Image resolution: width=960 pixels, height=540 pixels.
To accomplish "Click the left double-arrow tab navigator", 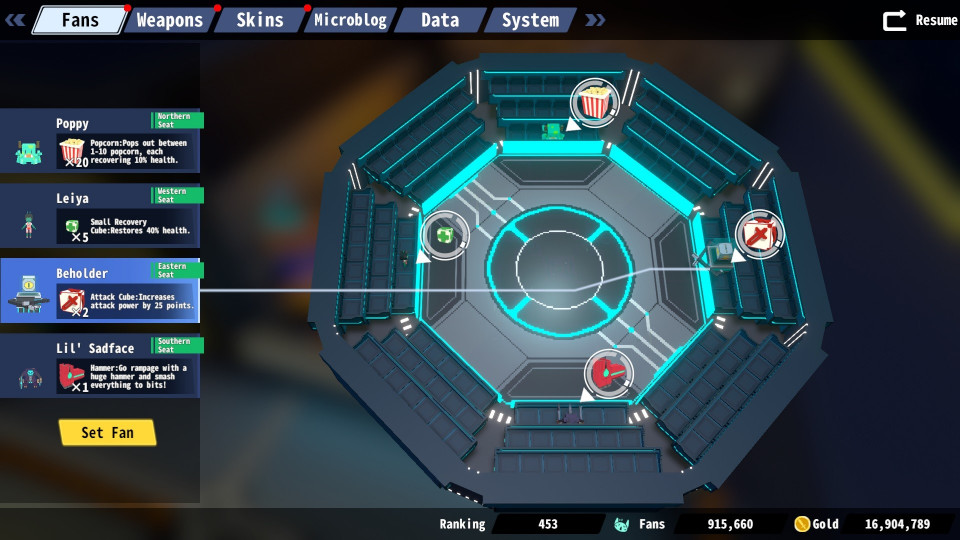I will (x=15, y=20).
